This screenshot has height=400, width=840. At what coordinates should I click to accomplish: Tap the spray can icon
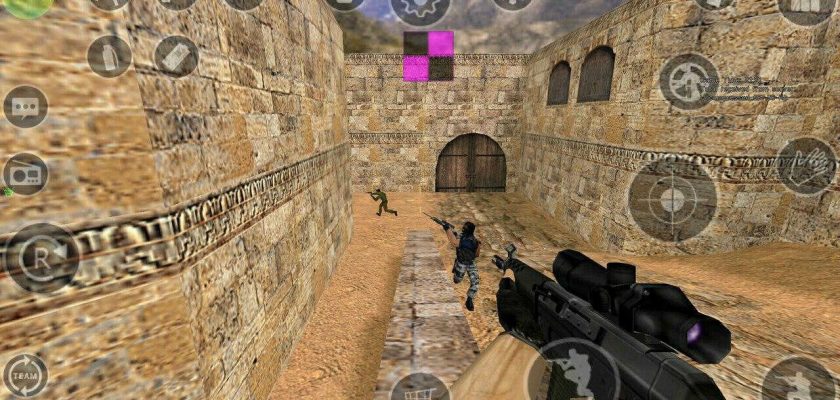pos(109,56)
